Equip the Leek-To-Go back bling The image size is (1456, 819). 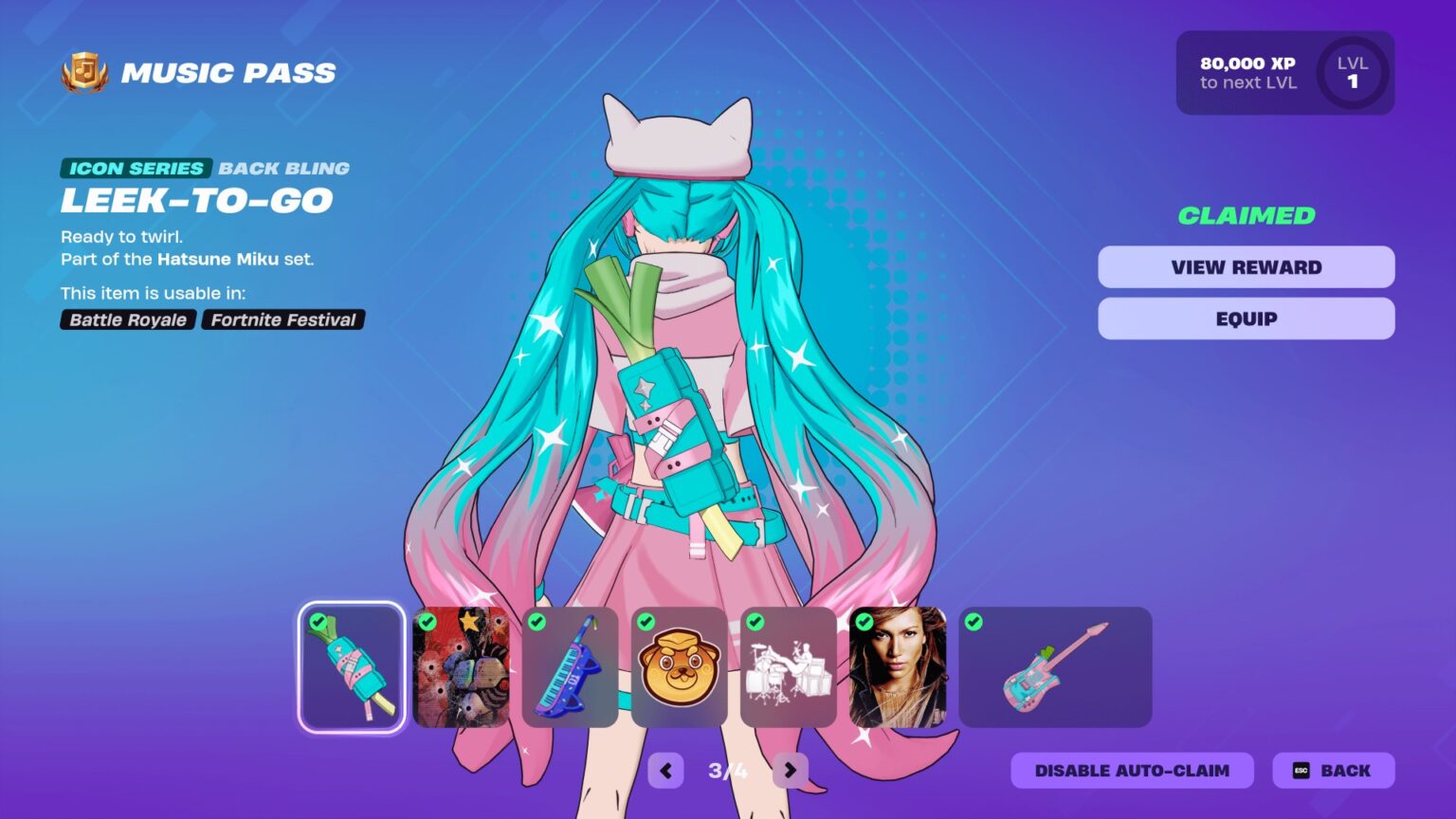pyautogui.click(x=1245, y=318)
